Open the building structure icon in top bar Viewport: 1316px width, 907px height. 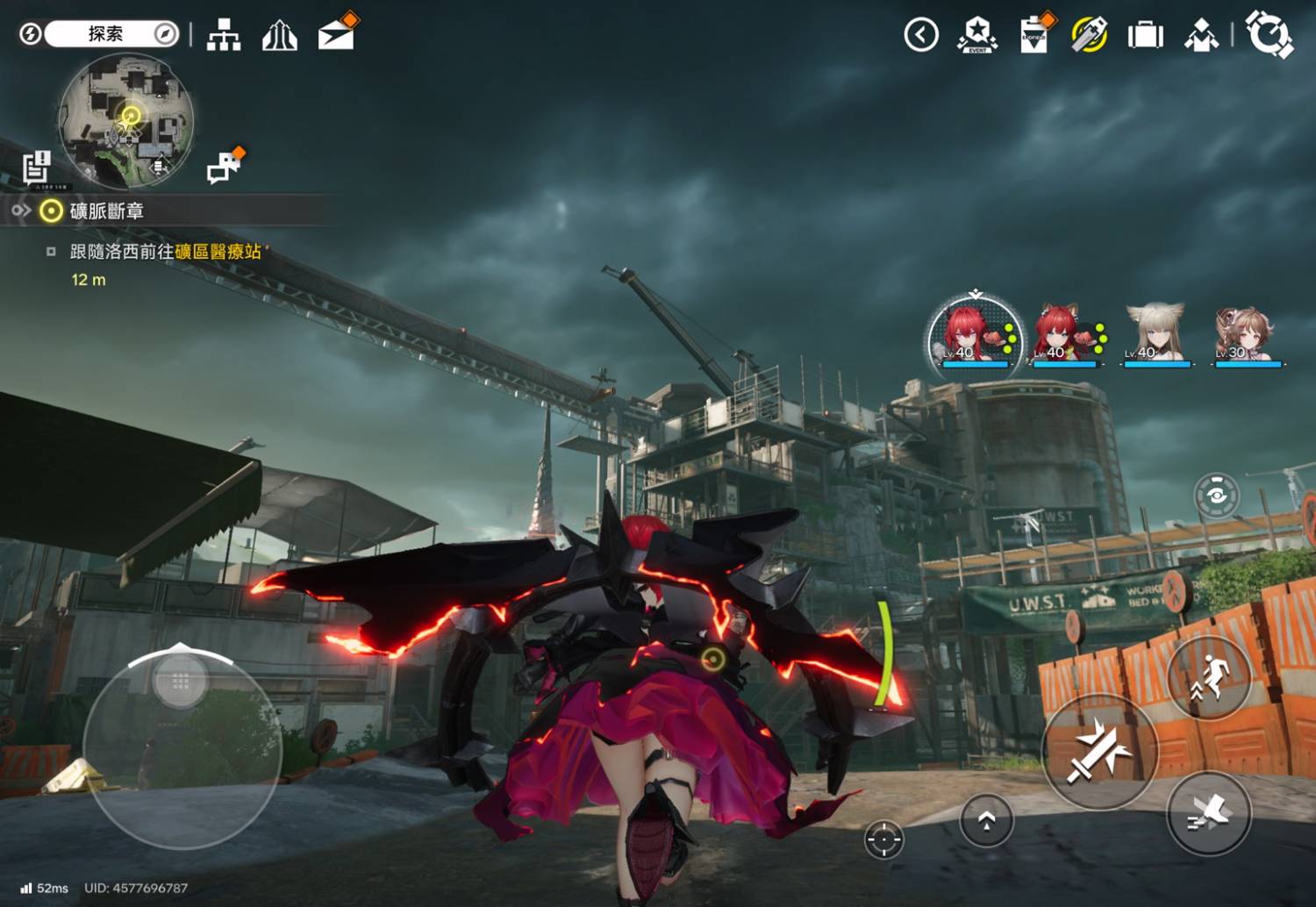coord(224,35)
